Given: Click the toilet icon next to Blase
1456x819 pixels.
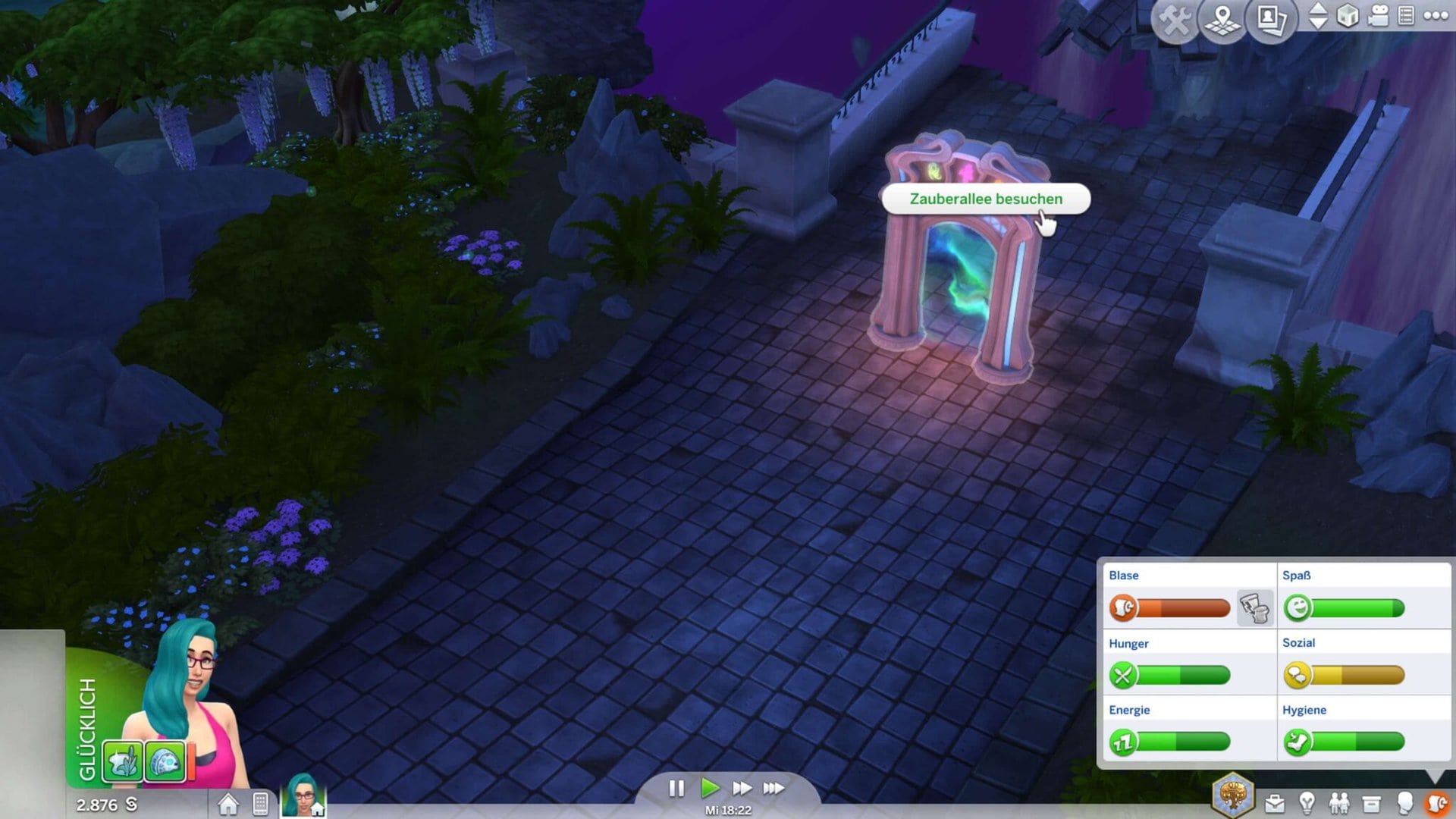Looking at the screenshot, I should pyautogui.click(x=1254, y=608).
